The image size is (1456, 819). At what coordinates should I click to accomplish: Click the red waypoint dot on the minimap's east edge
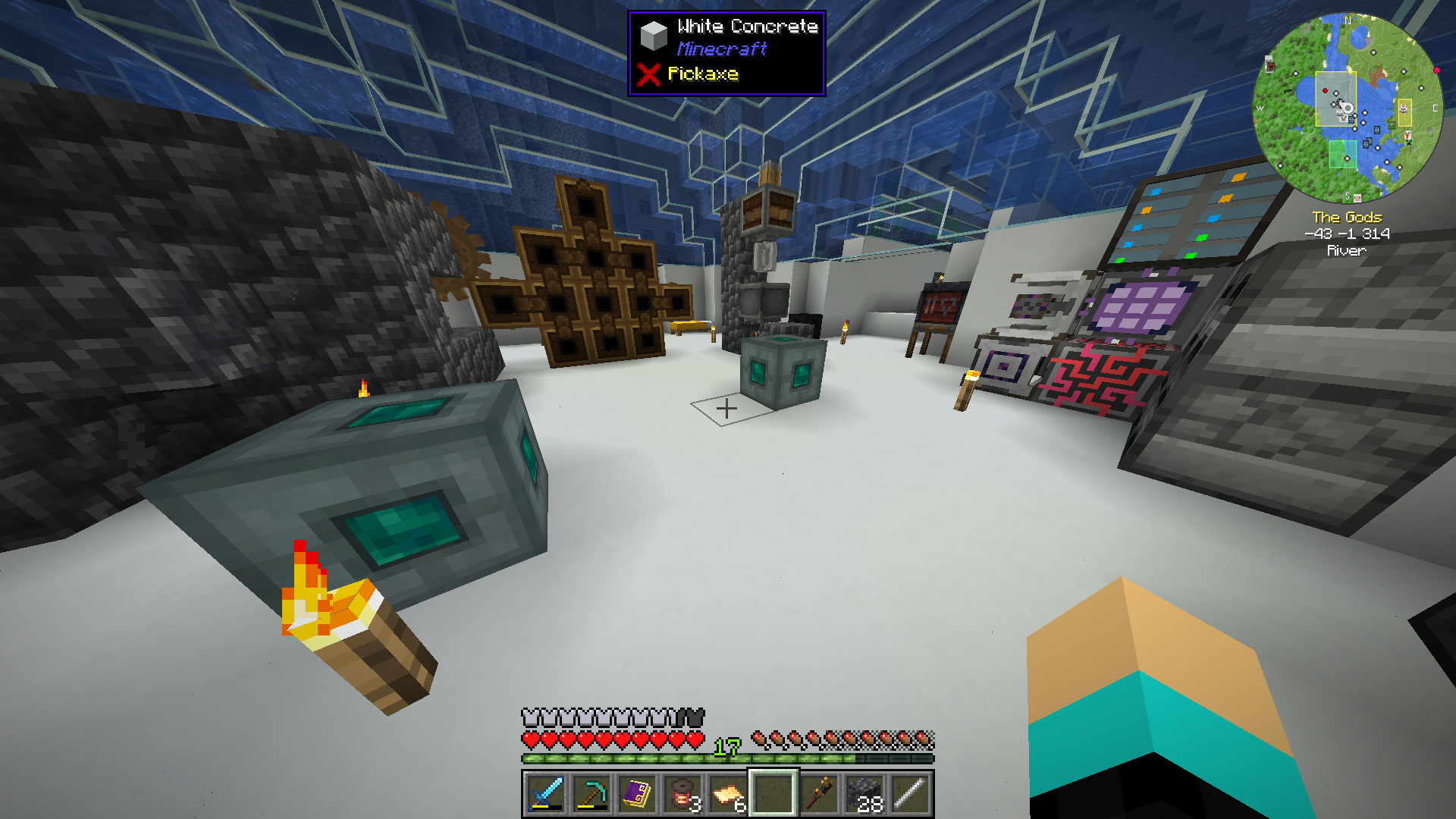(x=1437, y=70)
